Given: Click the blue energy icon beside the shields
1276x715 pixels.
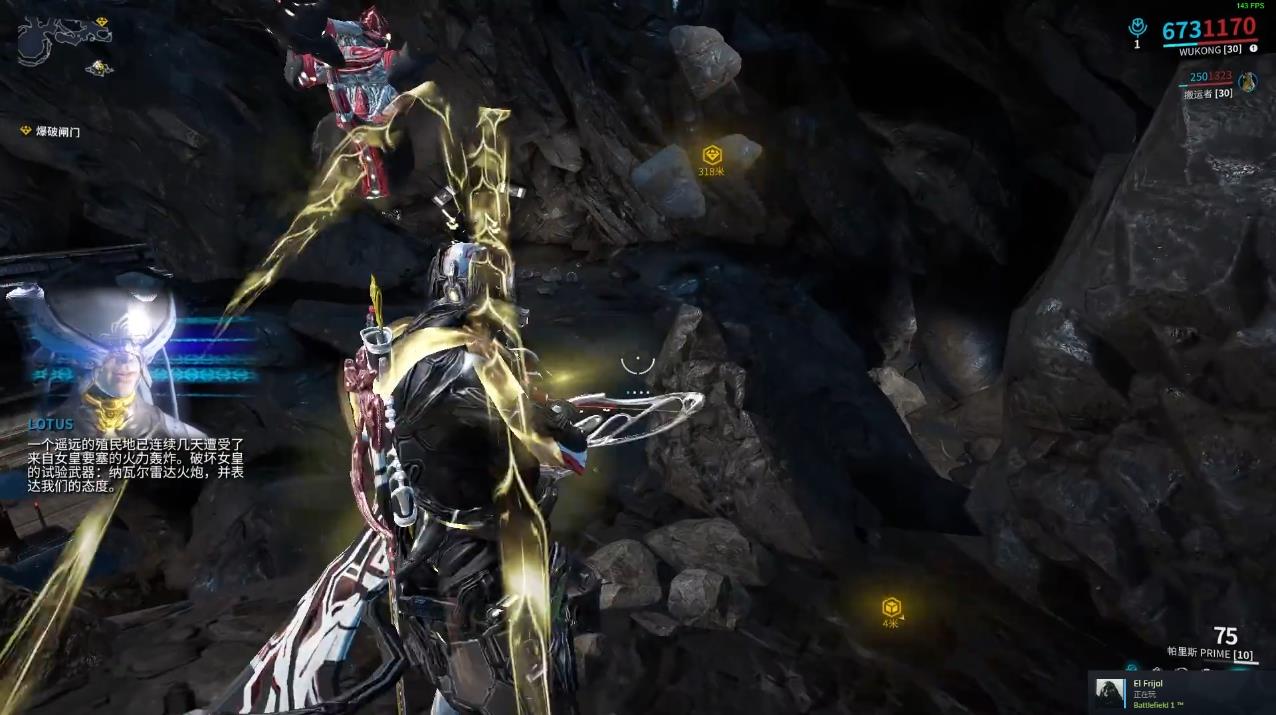Looking at the screenshot, I should 1136,29.
